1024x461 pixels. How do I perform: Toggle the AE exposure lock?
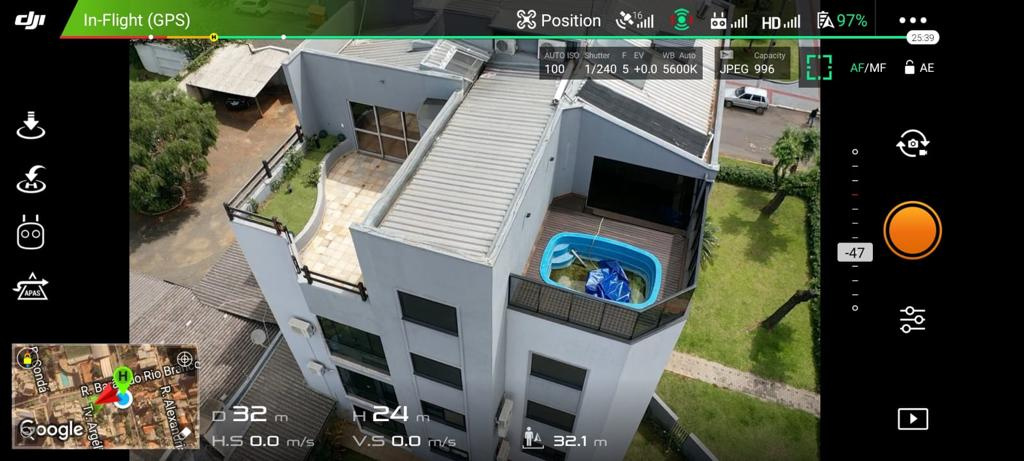(x=918, y=68)
